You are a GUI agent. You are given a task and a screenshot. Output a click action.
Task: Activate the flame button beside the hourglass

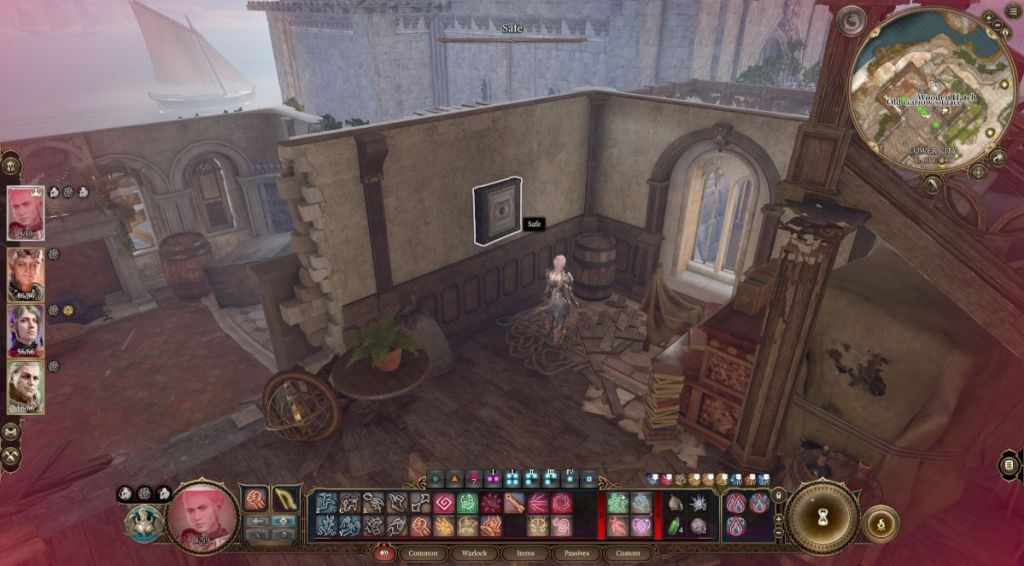pyautogui.click(x=880, y=524)
